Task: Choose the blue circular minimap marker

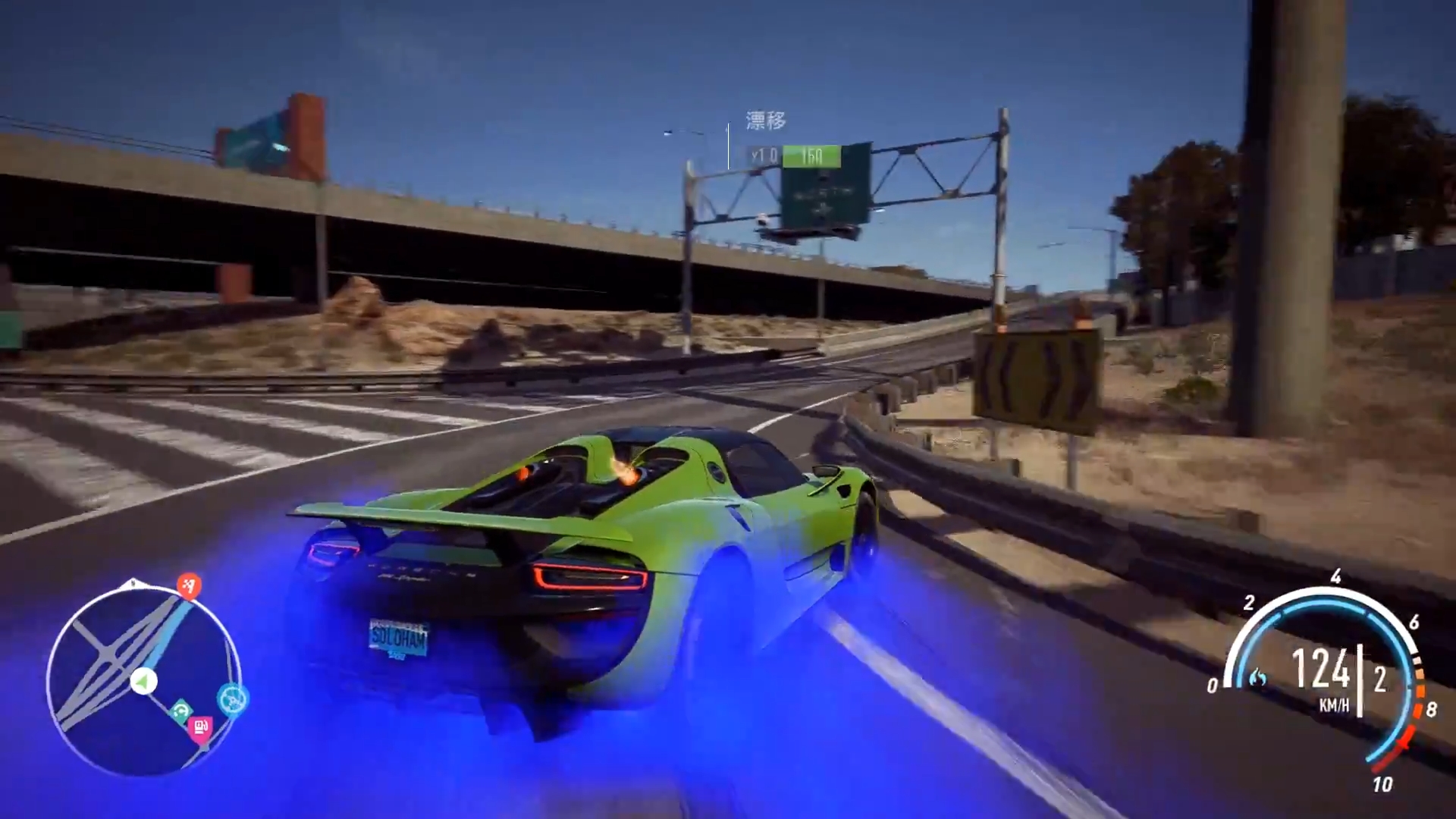Action: coord(232,699)
